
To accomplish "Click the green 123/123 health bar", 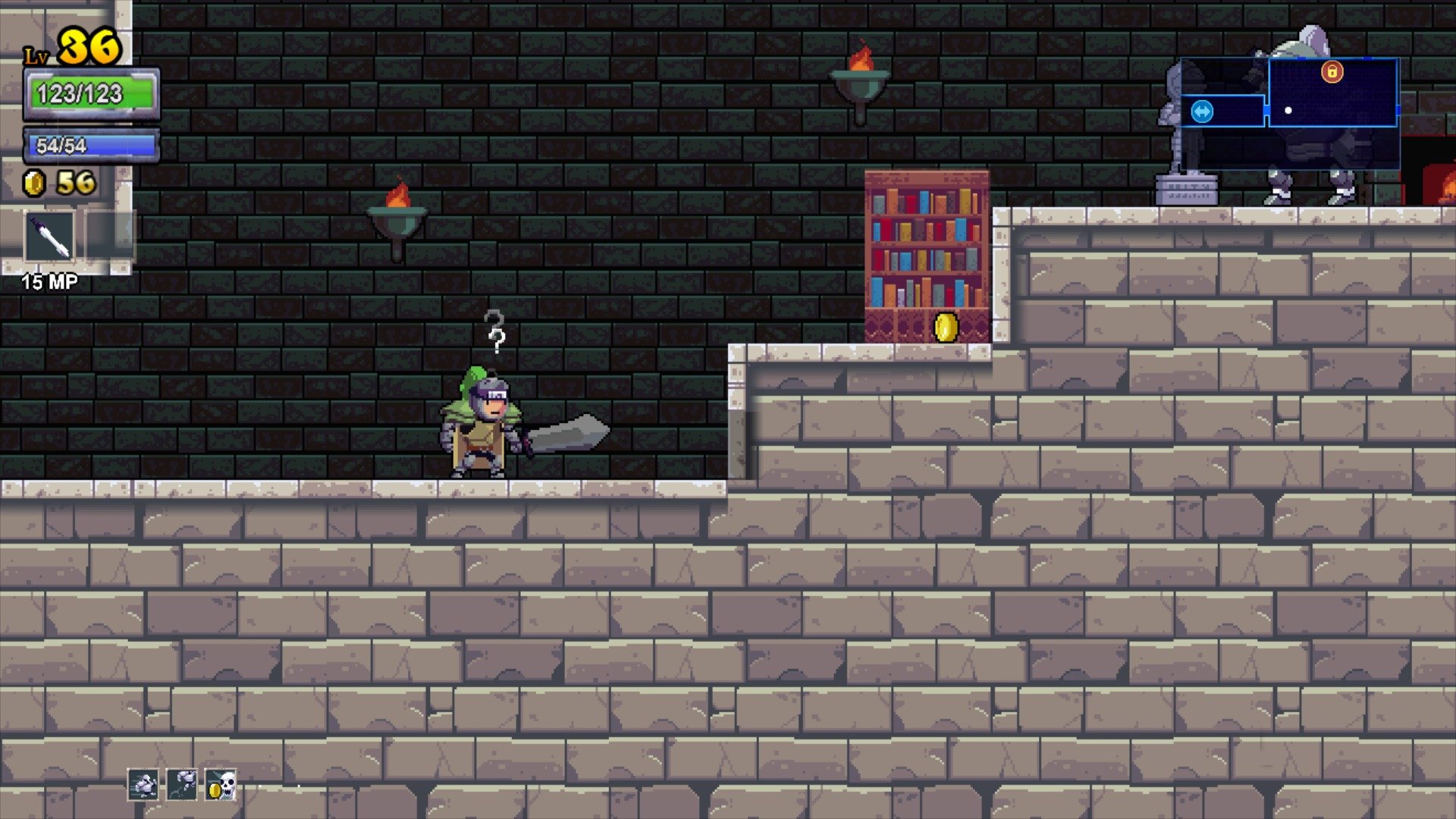I will point(91,93).
